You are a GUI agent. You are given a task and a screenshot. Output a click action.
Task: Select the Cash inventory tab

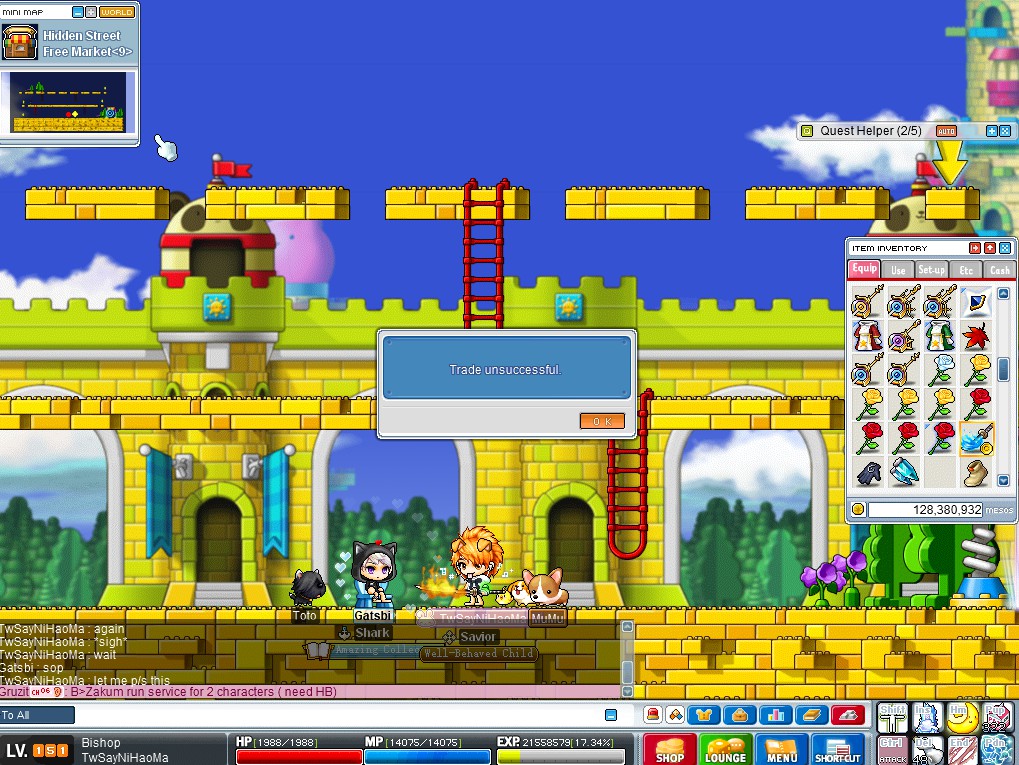(x=998, y=270)
